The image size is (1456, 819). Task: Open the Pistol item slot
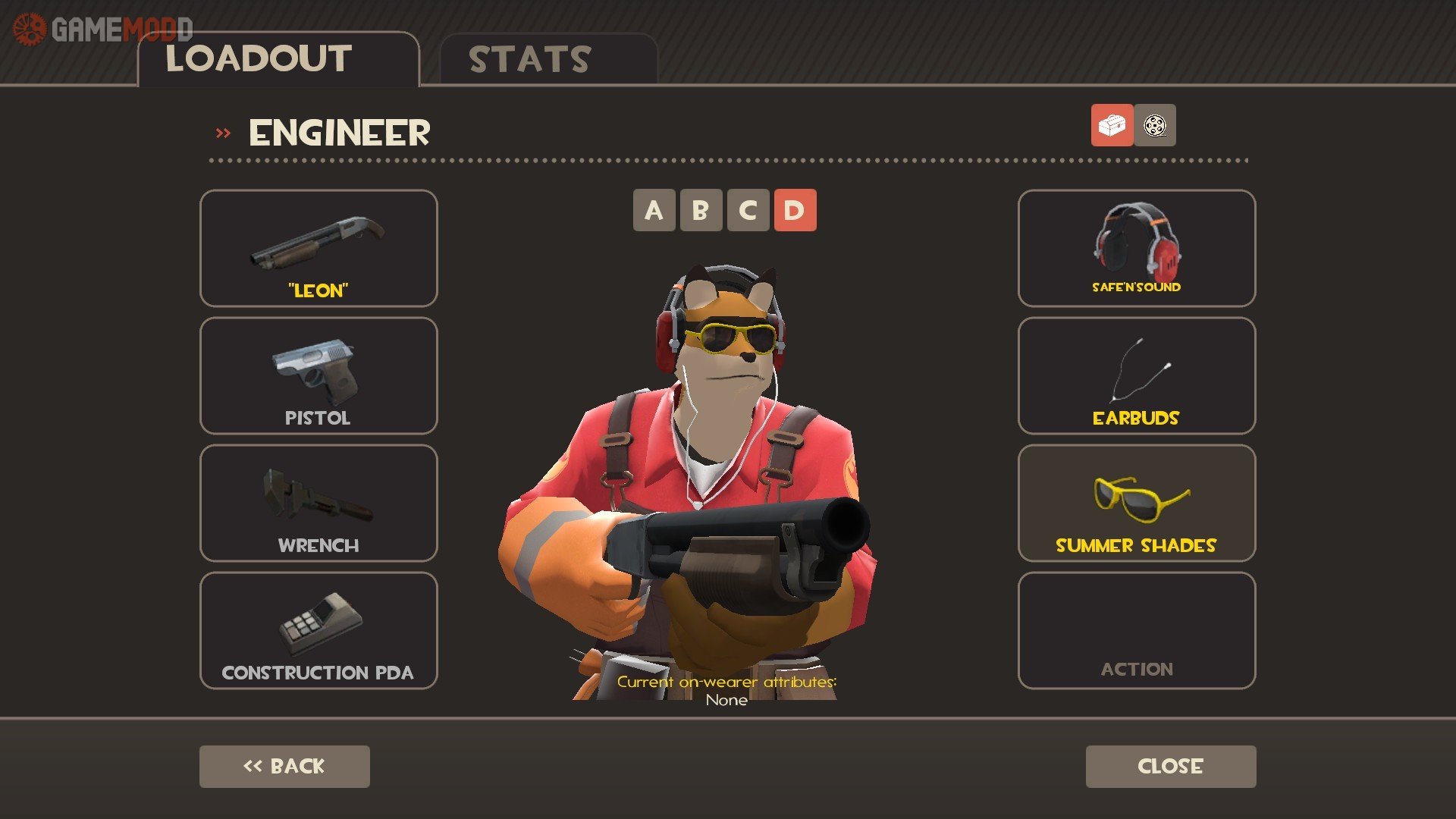(x=318, y=375)
